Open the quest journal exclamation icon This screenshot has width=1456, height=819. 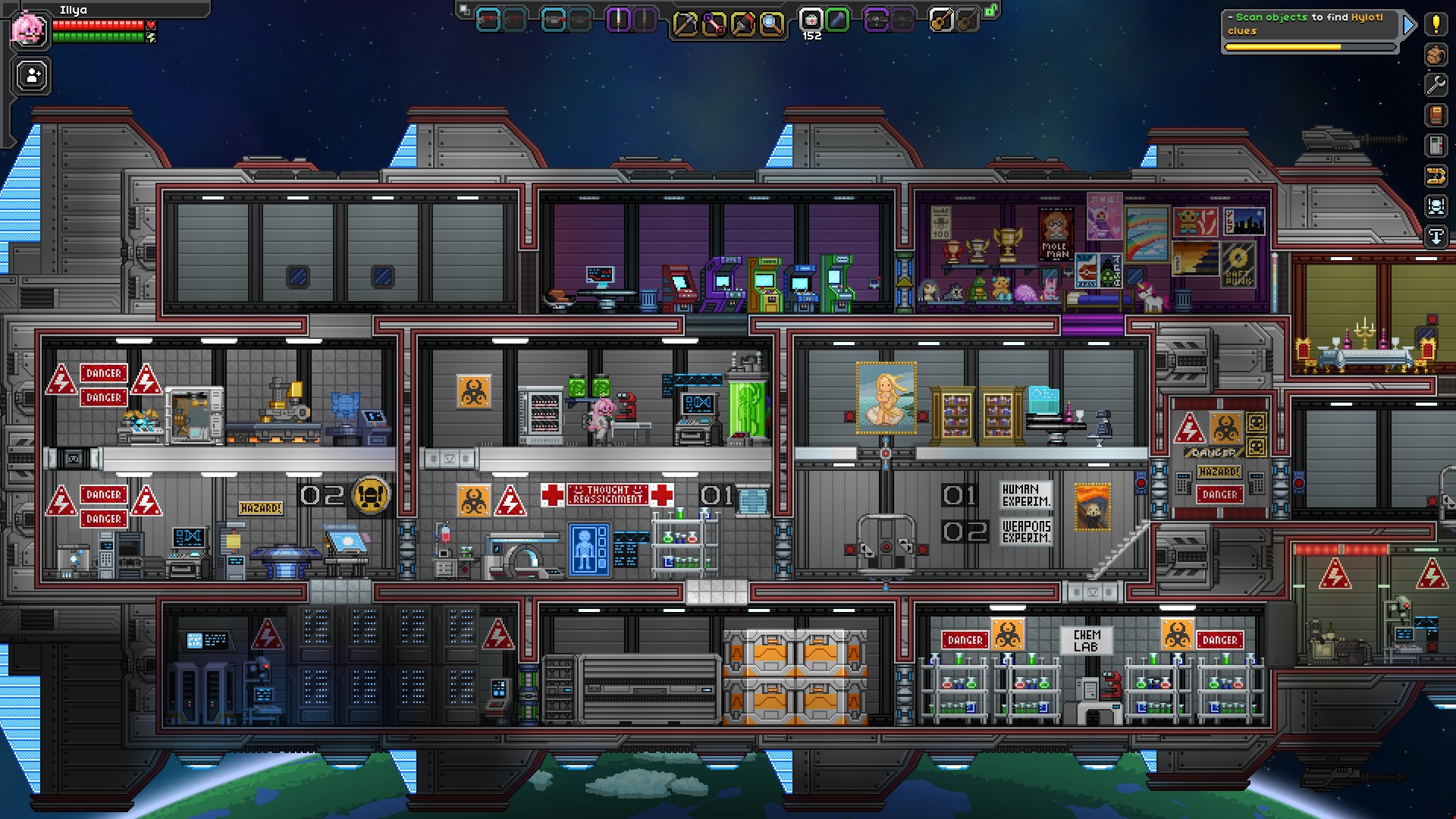click(x=1436, y=25)
